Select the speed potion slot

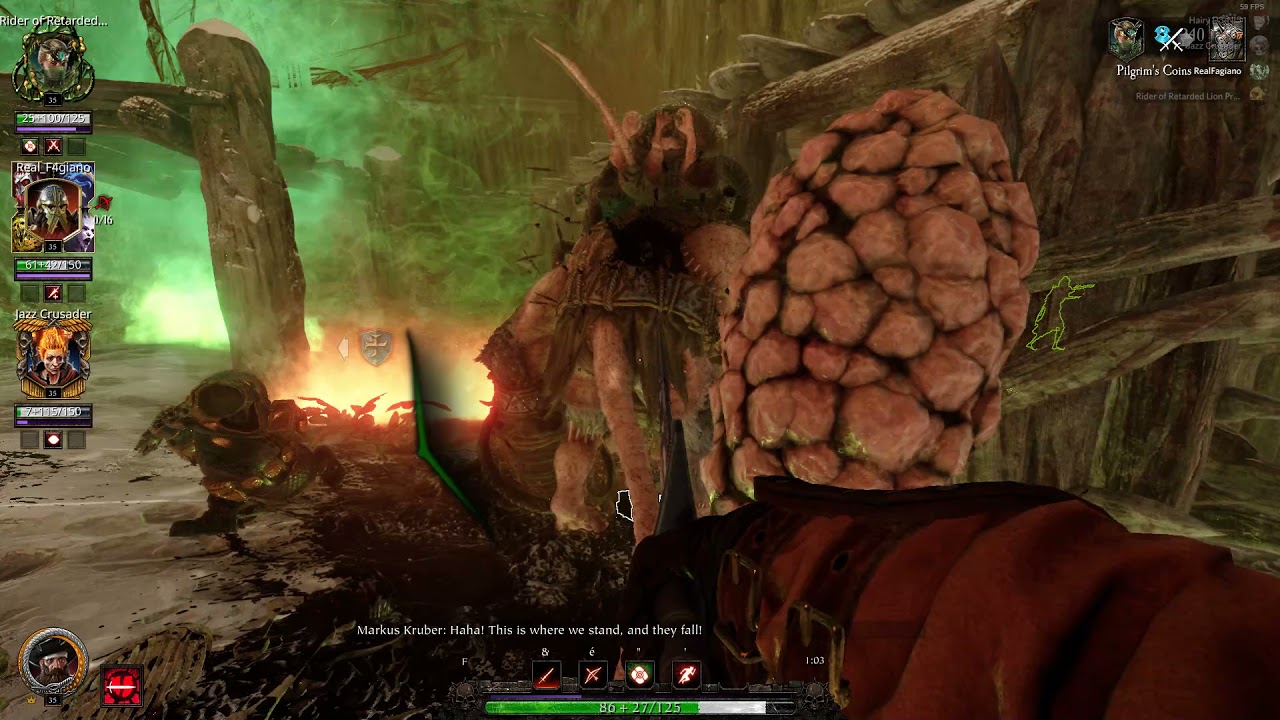click(687, 676)
